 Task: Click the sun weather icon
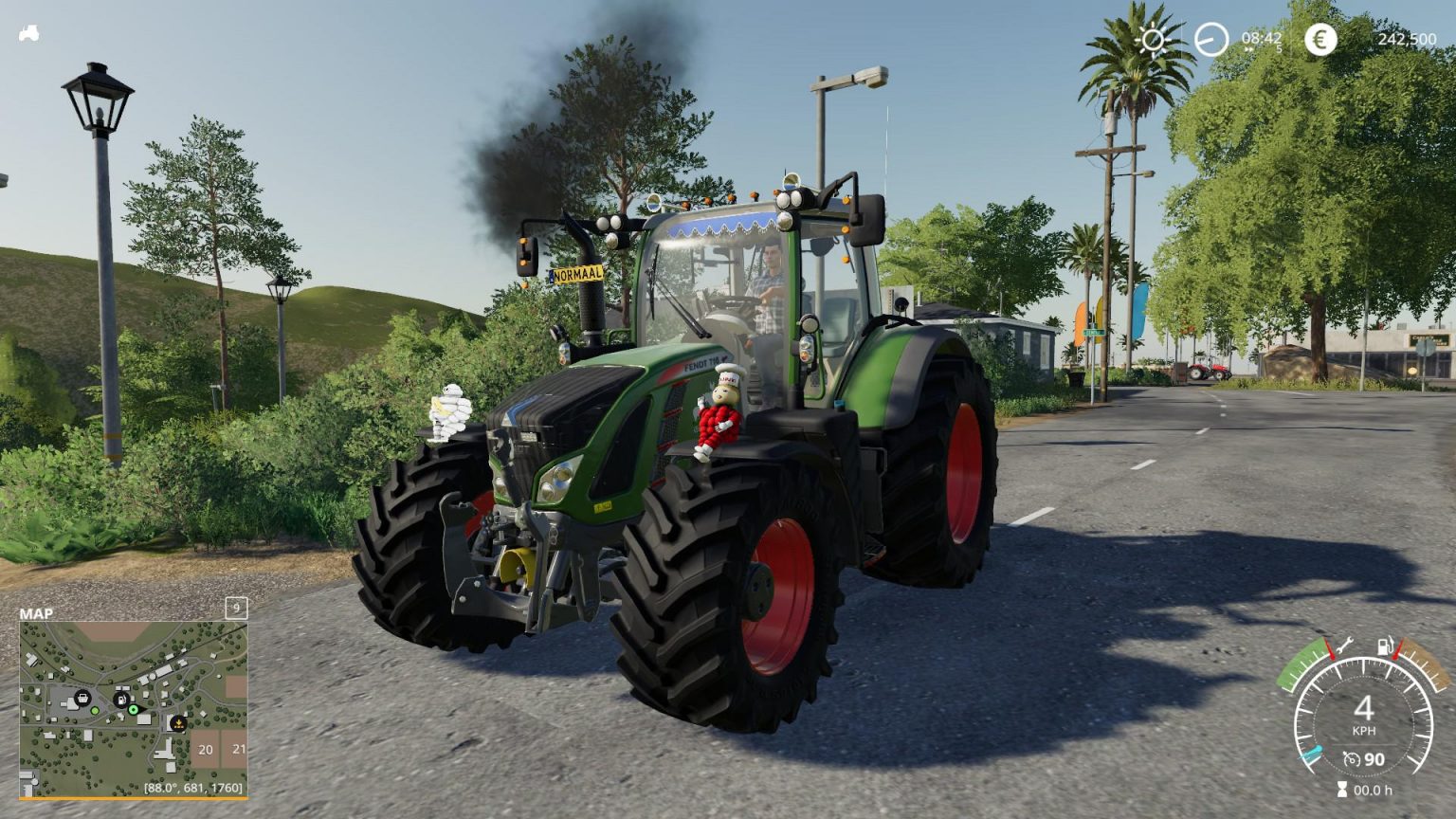[1152, 39]
